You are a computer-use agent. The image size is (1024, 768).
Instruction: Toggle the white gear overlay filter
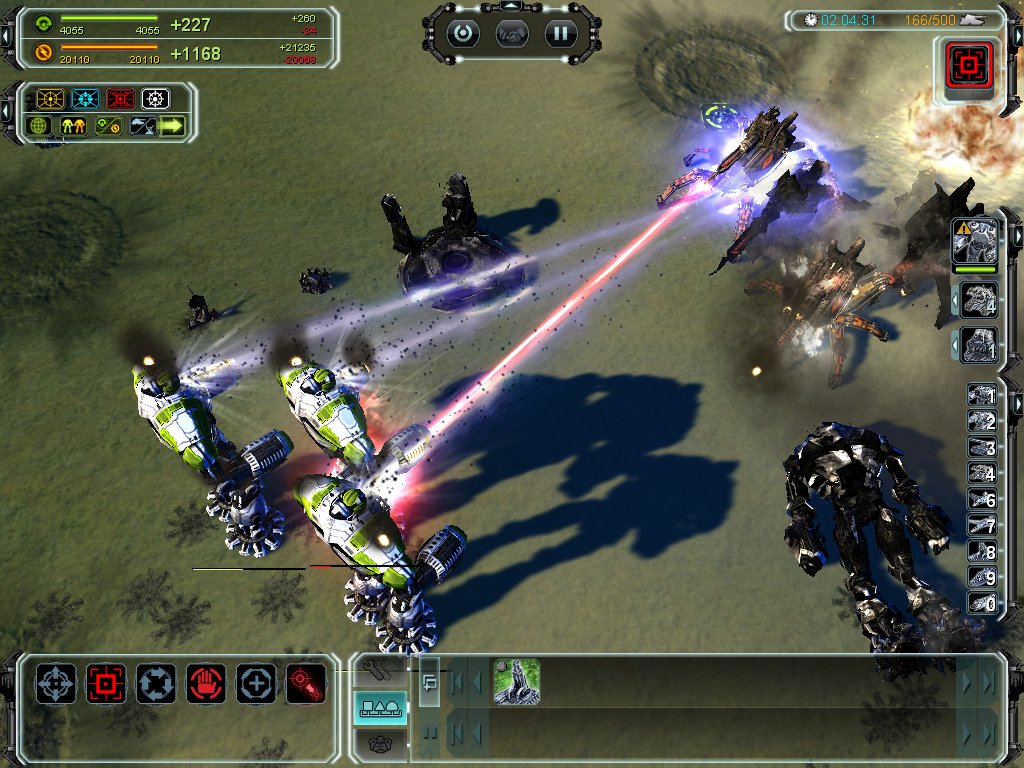point(154,99)
